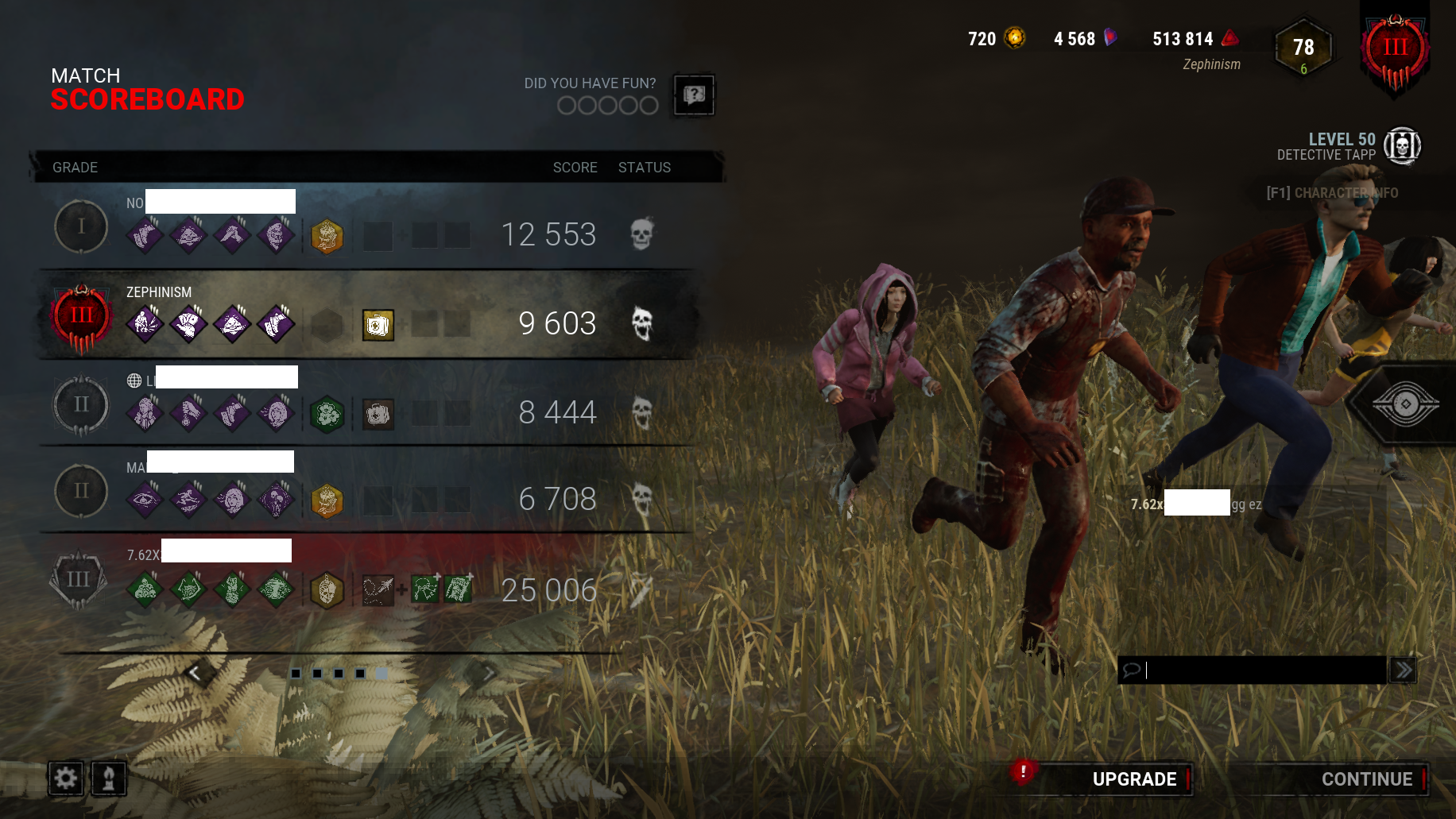Open game settings with the gear icon
The height and width of the screenshot is (819, 1456).
click(x=67, y=778)
